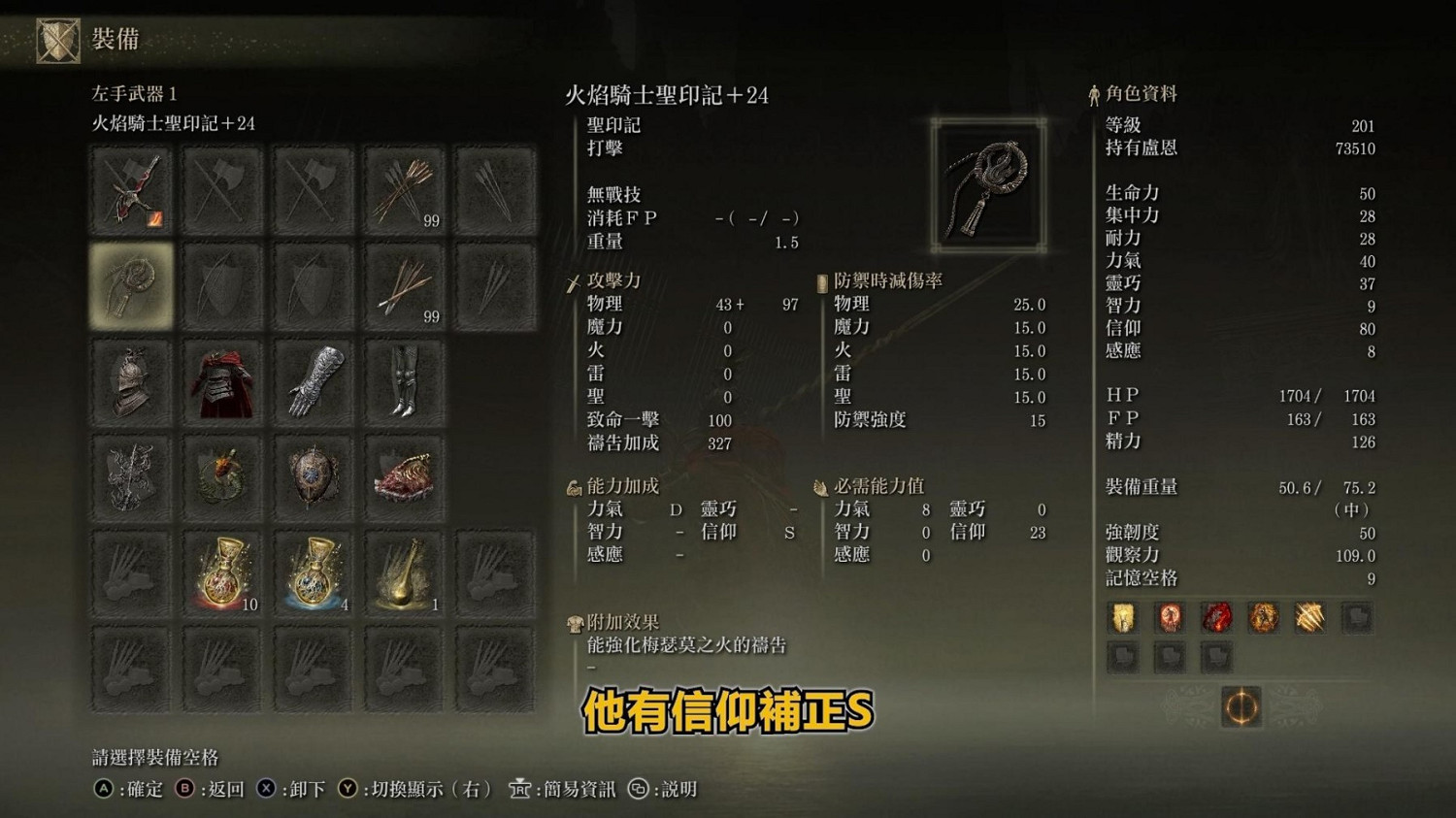Click the Great Rune circle icon at bottom right
Image resolution: width=1456 pixels, height=818 pixels.
1240,707
